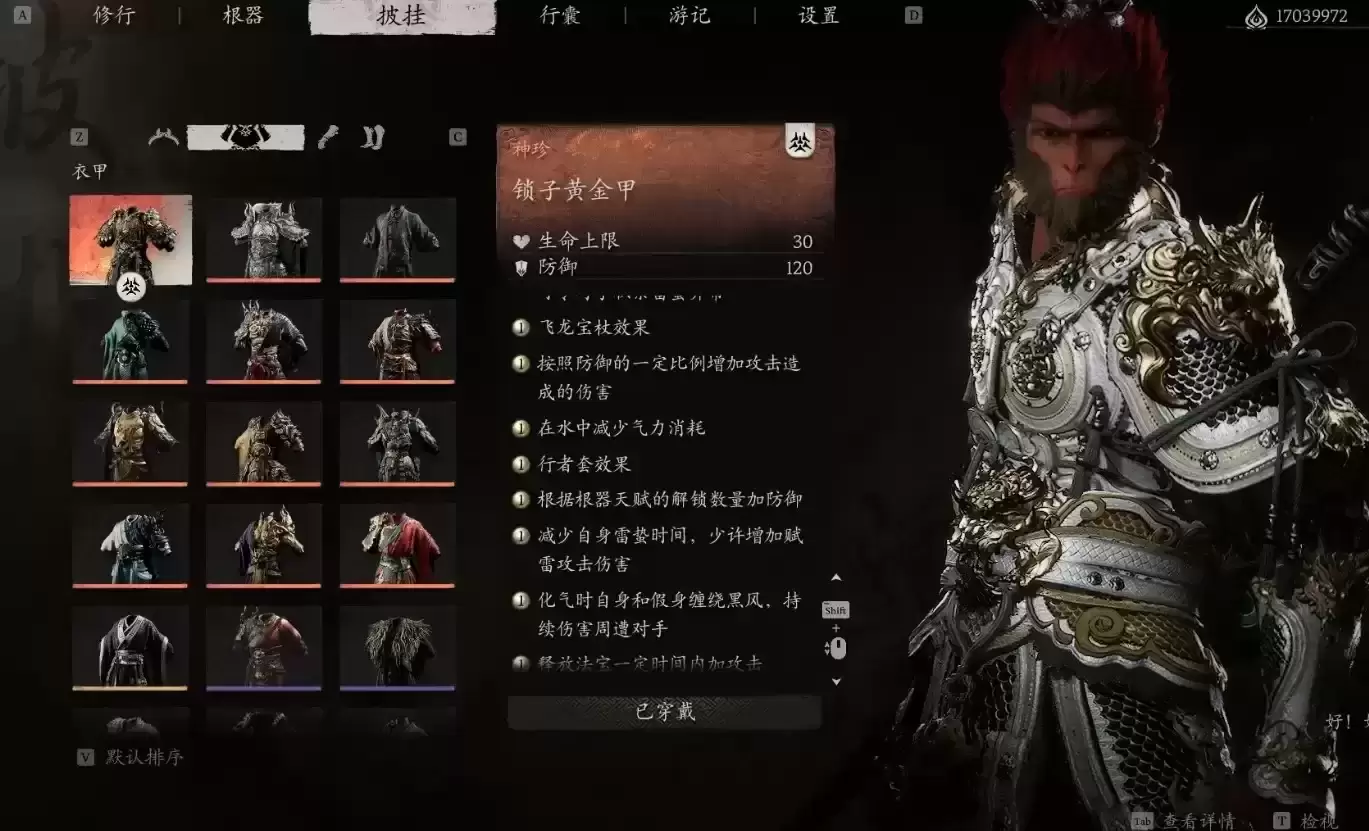Image resolution: width=1369 pixels, height=831 pixels.
Task: Select the headgear category icon
Action: click(163, 137)
